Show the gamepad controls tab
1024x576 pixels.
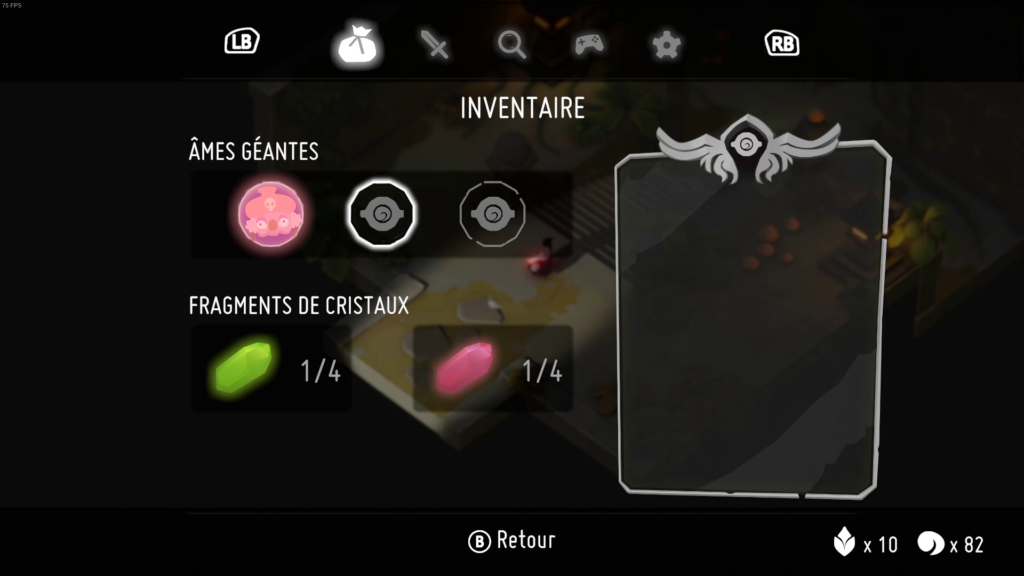point(588,45)
